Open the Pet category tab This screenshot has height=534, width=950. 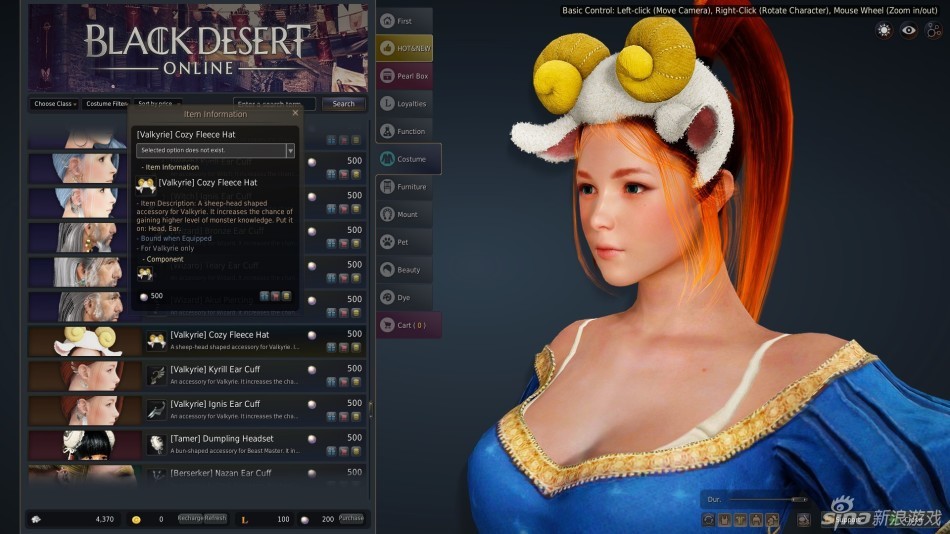(x=405, y=242)
